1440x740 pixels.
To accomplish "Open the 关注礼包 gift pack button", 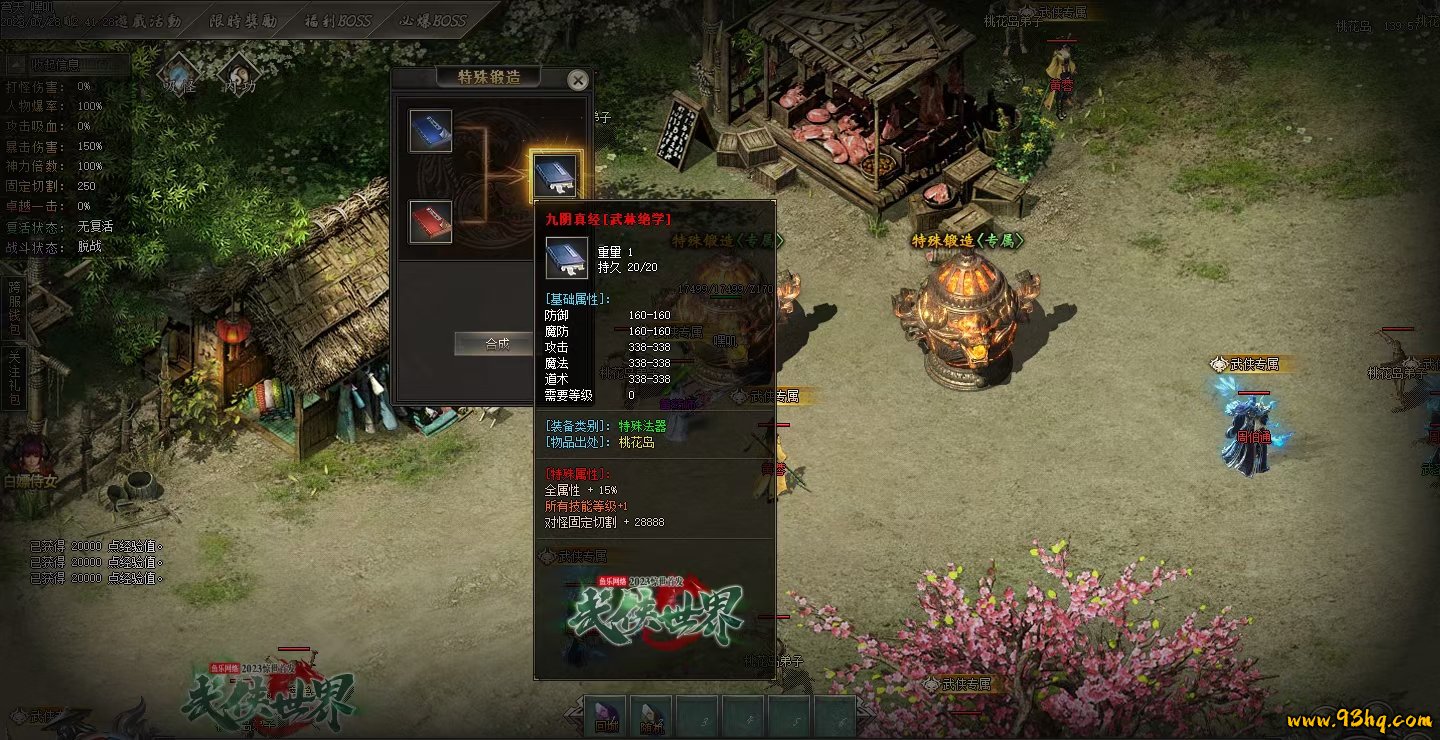I will click(14, 378).
